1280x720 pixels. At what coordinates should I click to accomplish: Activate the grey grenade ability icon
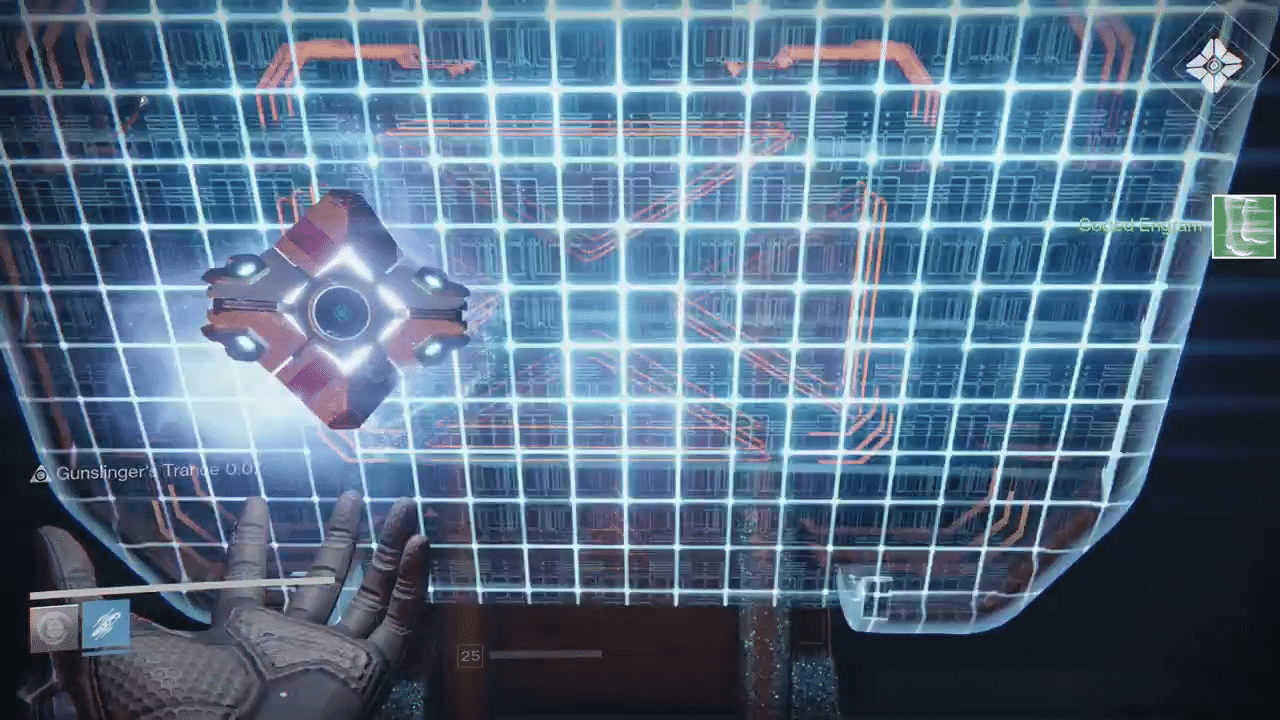(x=53, y=627)
